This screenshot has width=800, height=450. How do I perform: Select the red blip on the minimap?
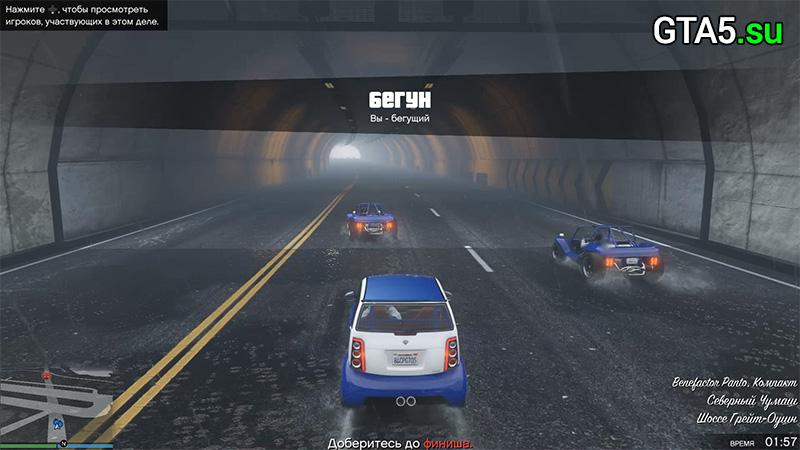[x=46, y=375]
